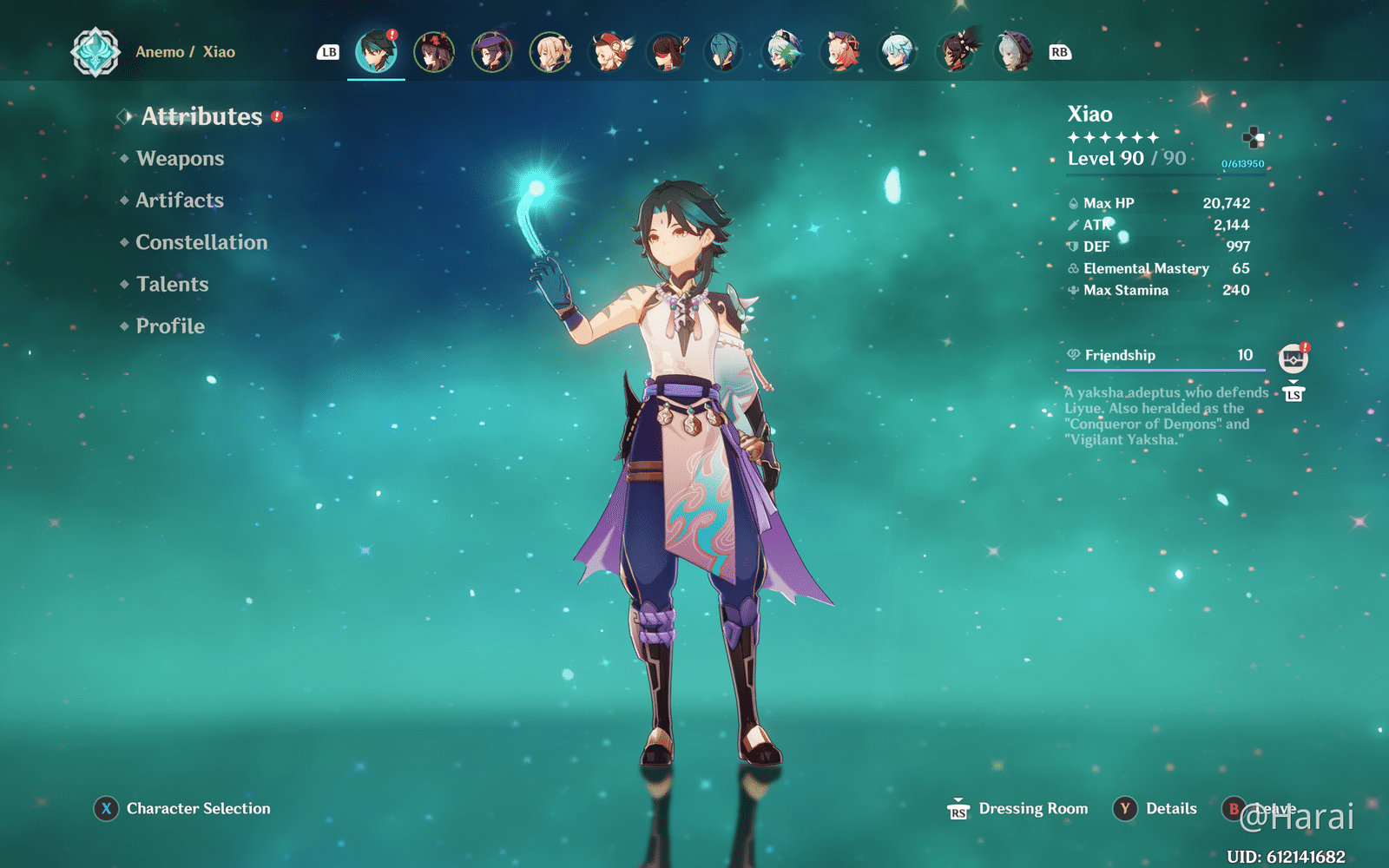
Task: Open Details with the Y button label
Action: point(1126,808)
